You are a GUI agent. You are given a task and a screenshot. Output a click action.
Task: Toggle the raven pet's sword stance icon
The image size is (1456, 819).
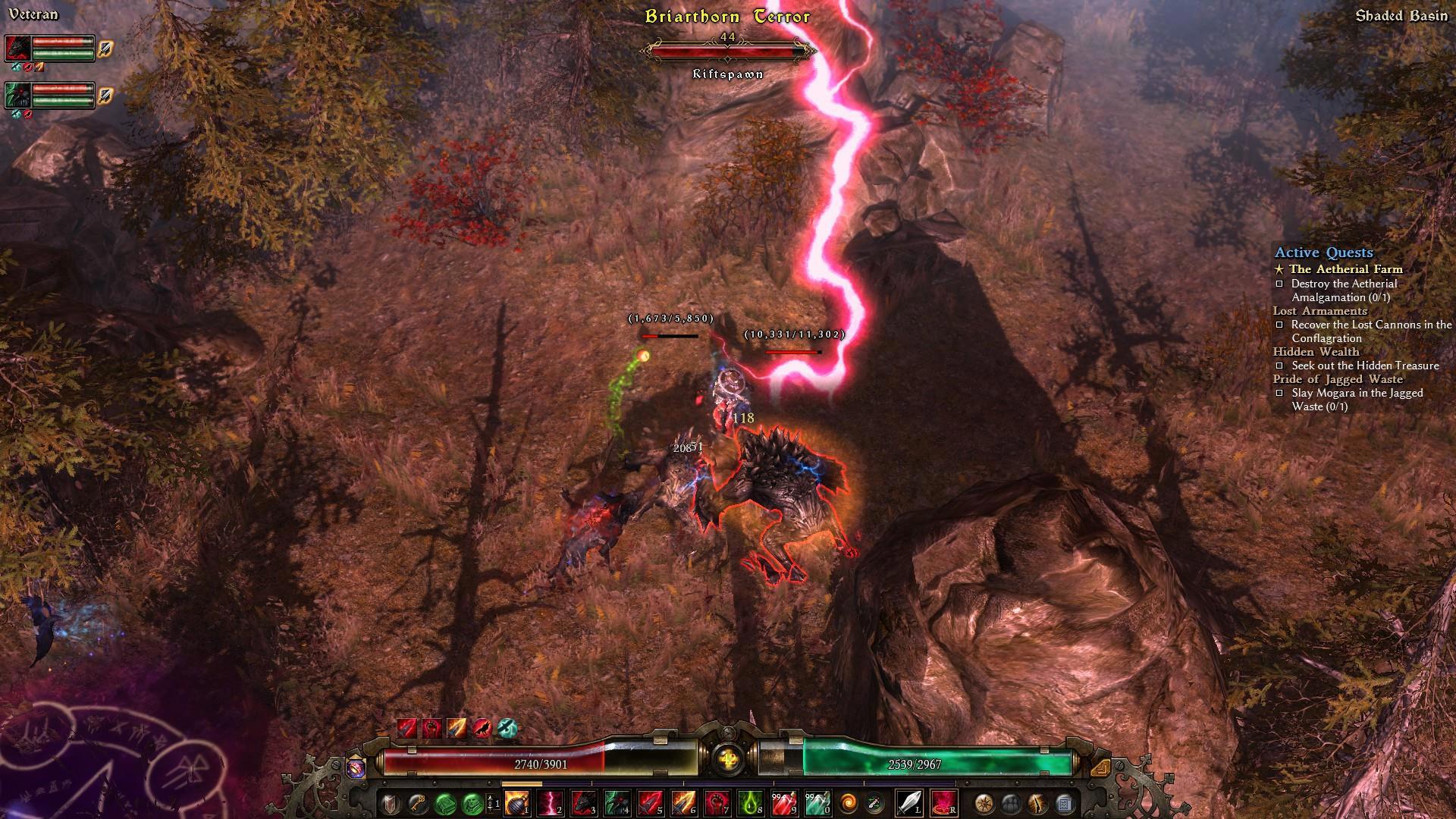(x=105, y=96)
